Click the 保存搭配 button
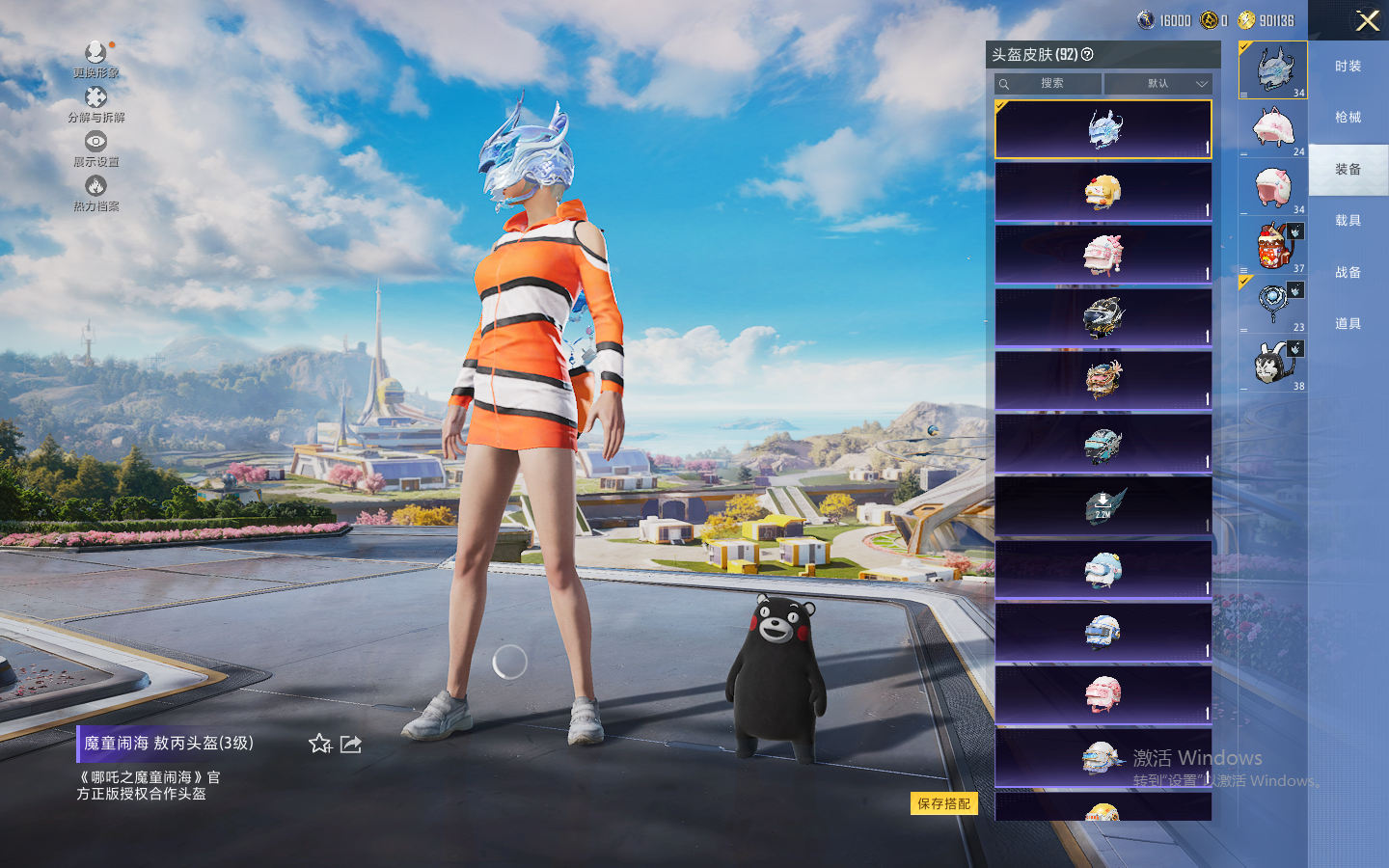 (x=943, y=803)
